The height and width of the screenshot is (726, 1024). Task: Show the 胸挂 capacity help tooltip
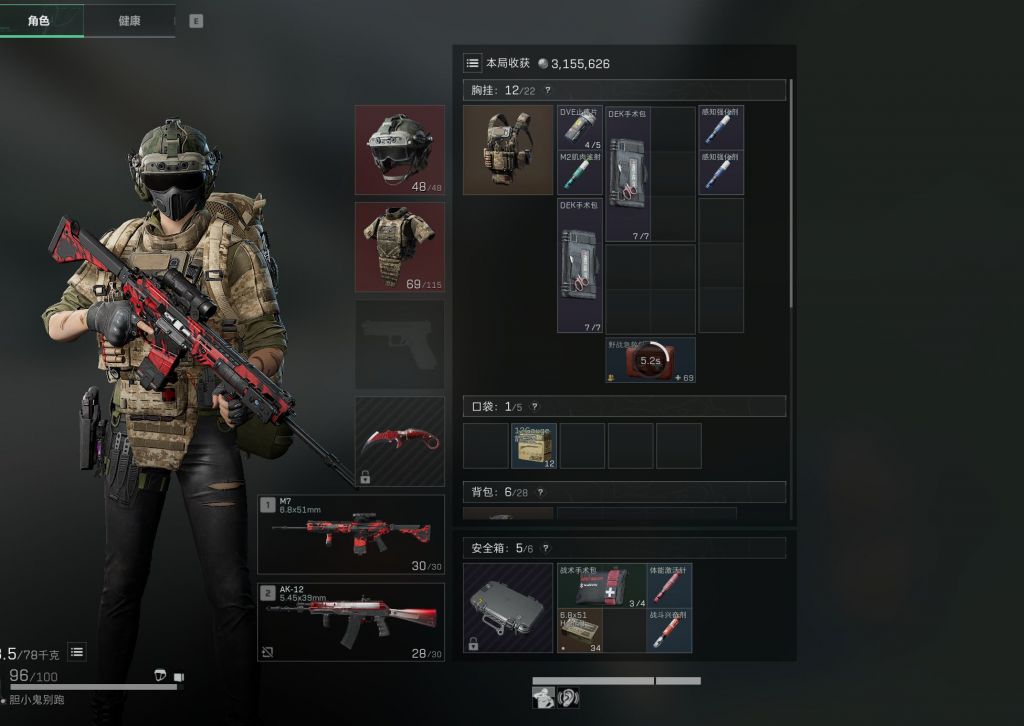[x=547, y=91]
